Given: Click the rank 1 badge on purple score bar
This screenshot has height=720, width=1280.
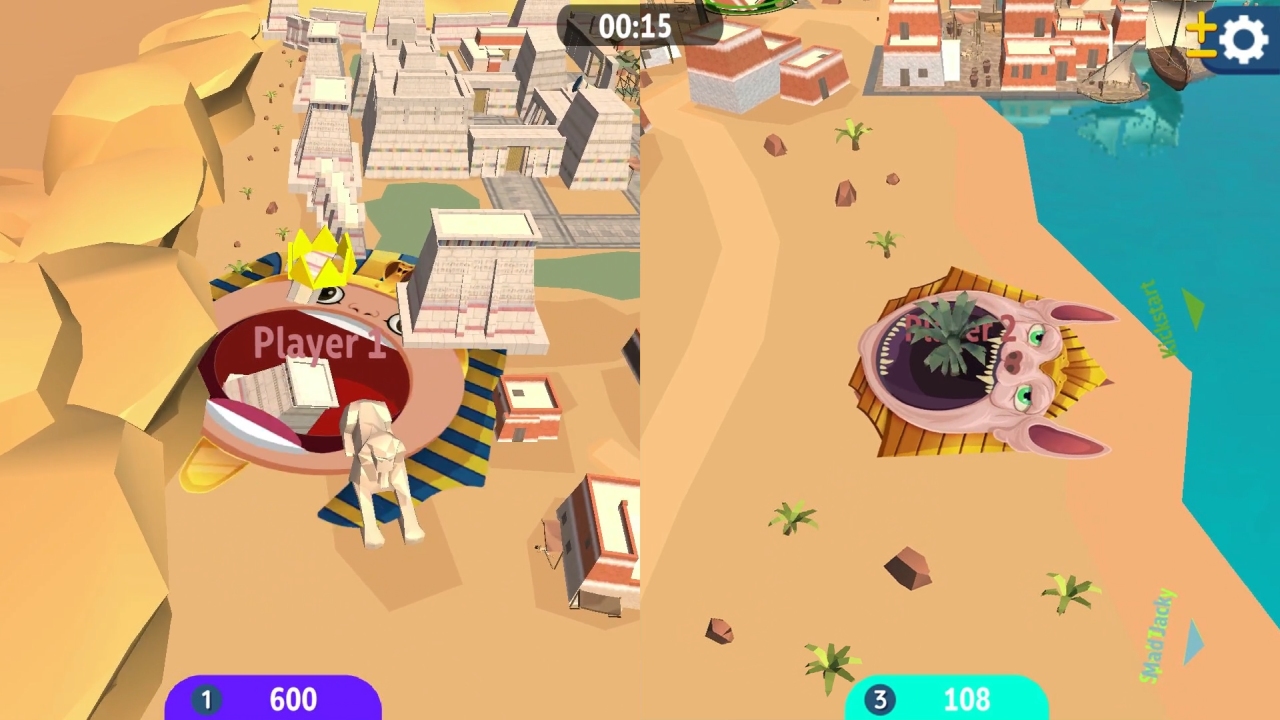Looking at the screenshot, I should (208, 699).
